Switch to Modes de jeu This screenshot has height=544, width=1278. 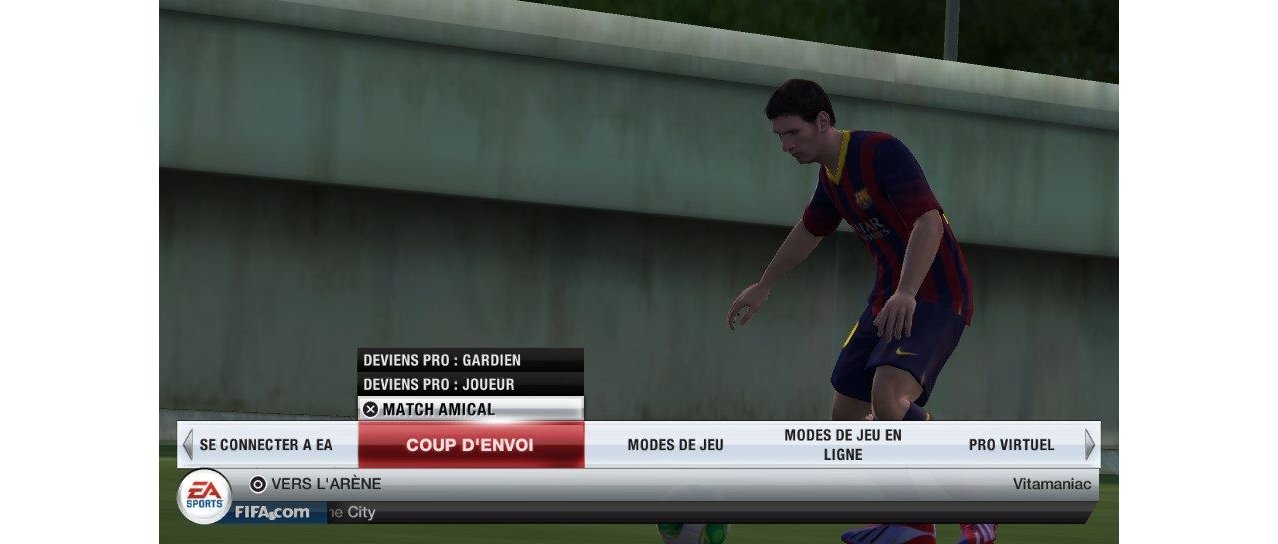click(675, 445)
